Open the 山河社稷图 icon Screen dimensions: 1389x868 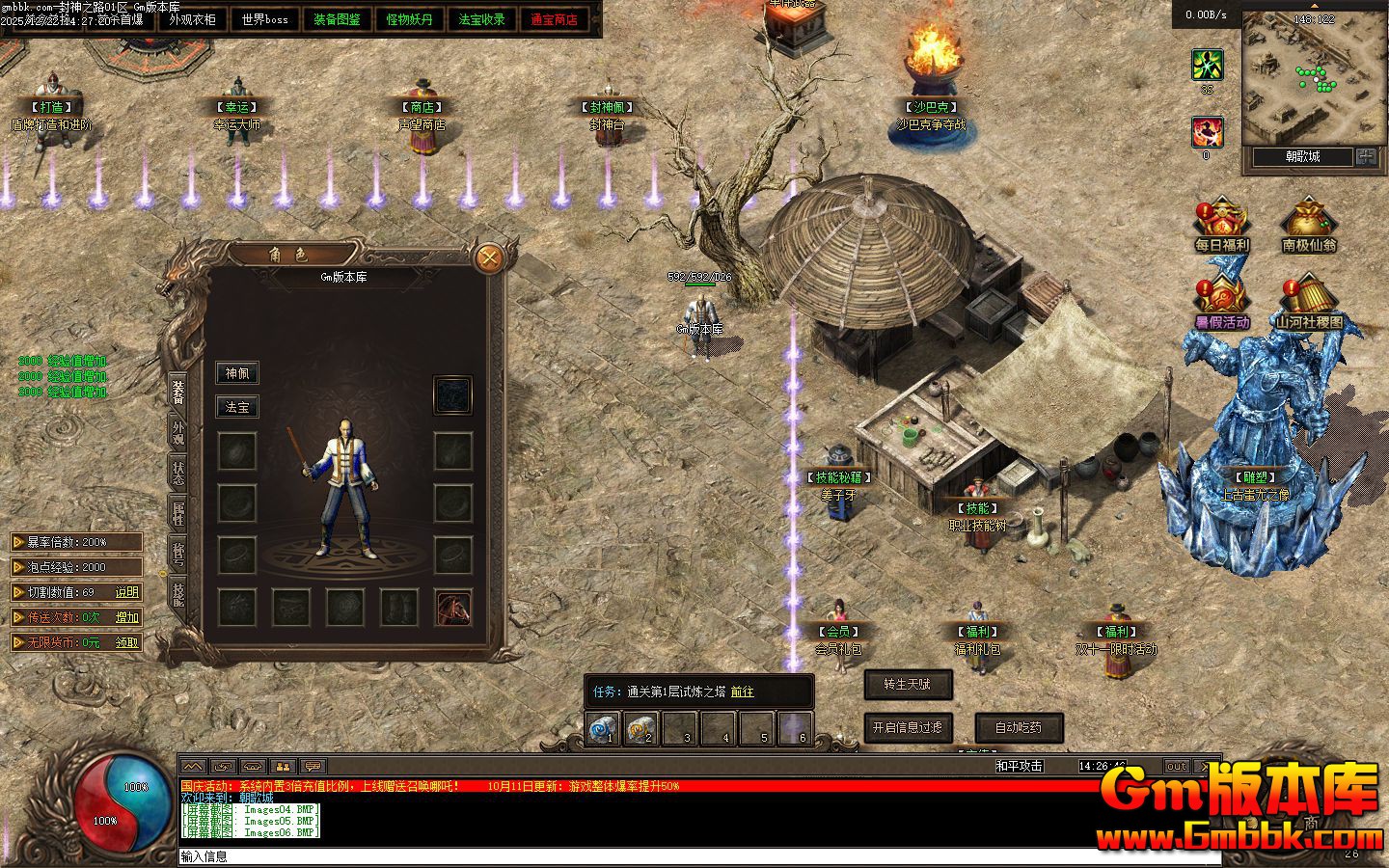[x=1308, y=304]
